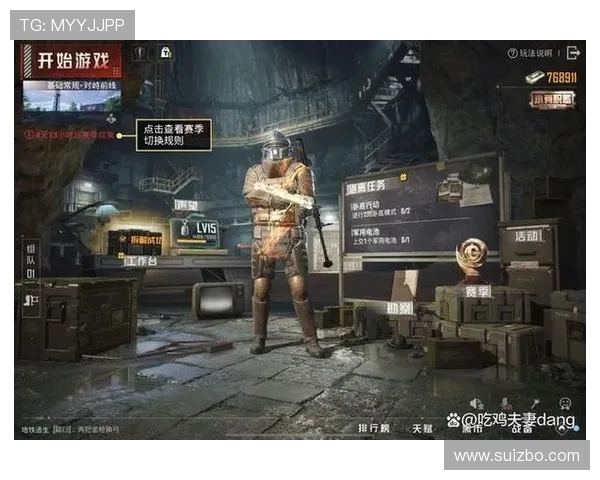Click the padlock icon at the top
Viewport: 600px width, 480px height.
coord(166,52)
